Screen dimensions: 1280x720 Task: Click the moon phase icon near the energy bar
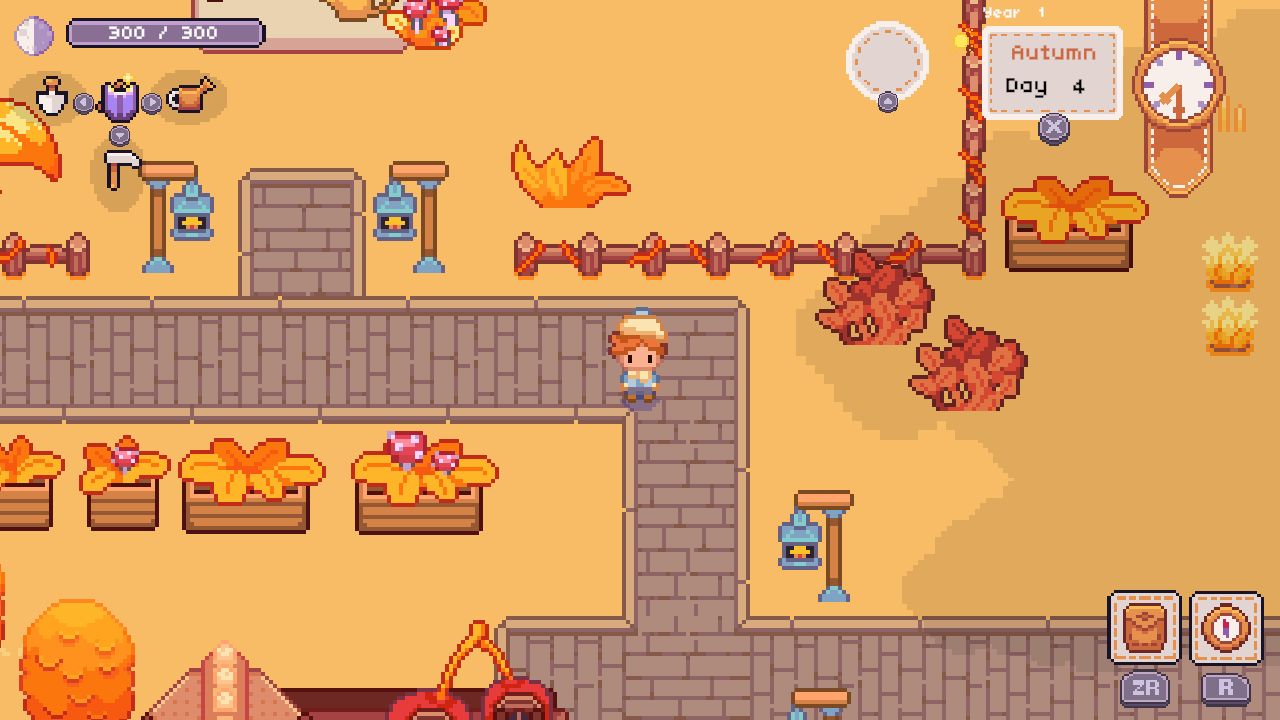[33, 32]
